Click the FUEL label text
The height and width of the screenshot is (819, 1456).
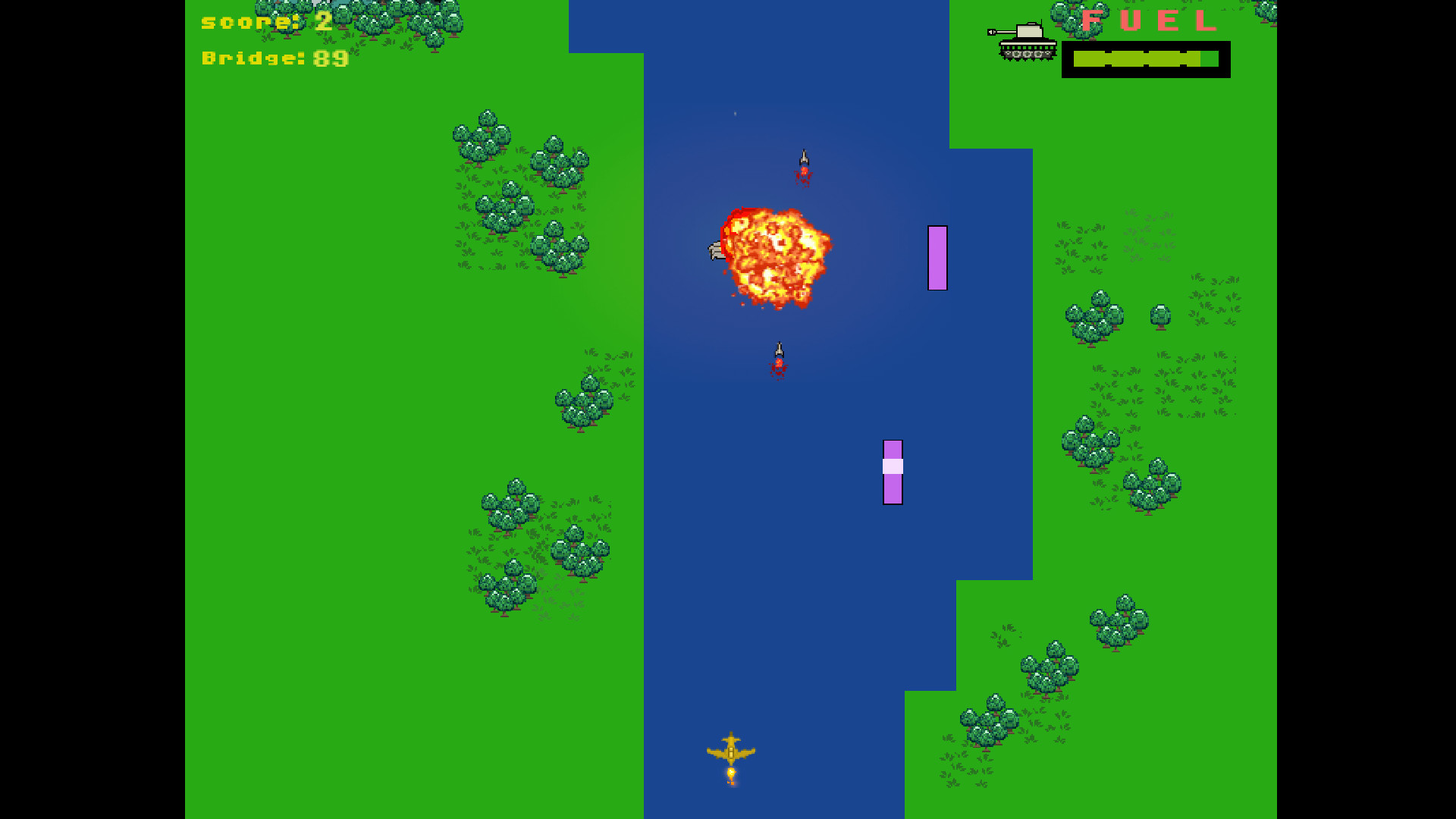(1147, 23)
